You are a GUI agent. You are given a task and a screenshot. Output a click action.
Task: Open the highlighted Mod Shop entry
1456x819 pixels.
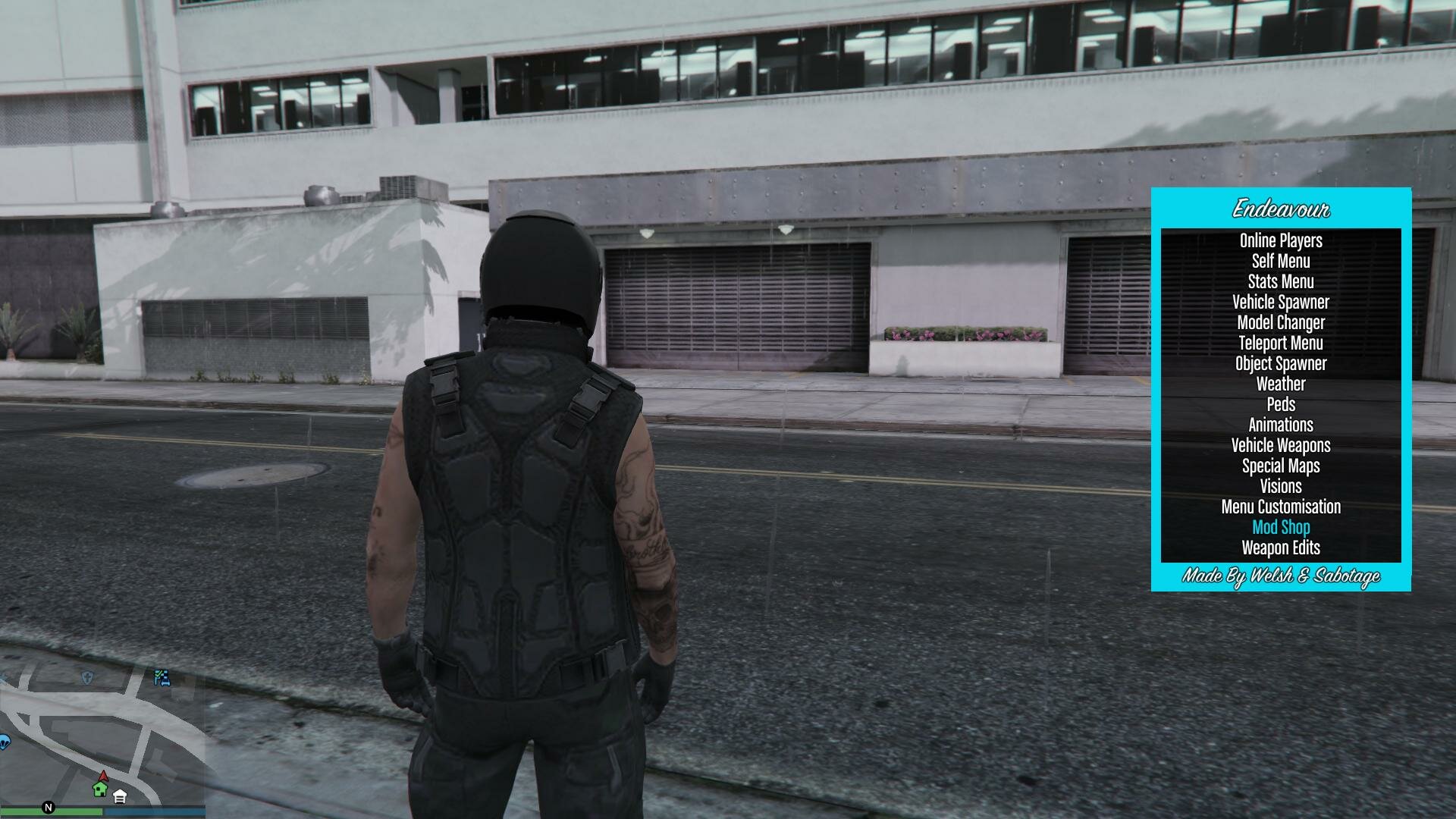tap(1281, 528)
